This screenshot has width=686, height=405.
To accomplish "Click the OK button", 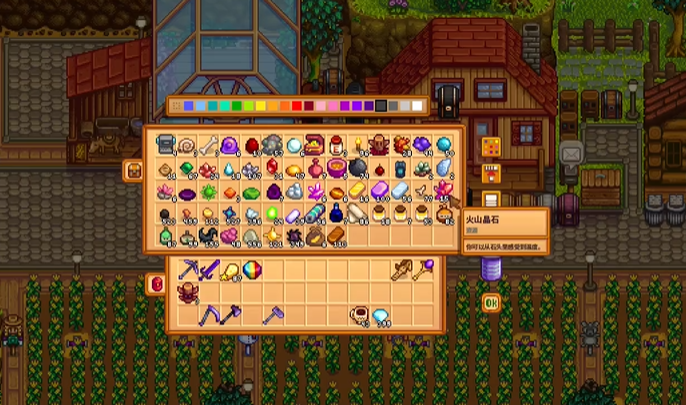I will (x=490, y=302).
